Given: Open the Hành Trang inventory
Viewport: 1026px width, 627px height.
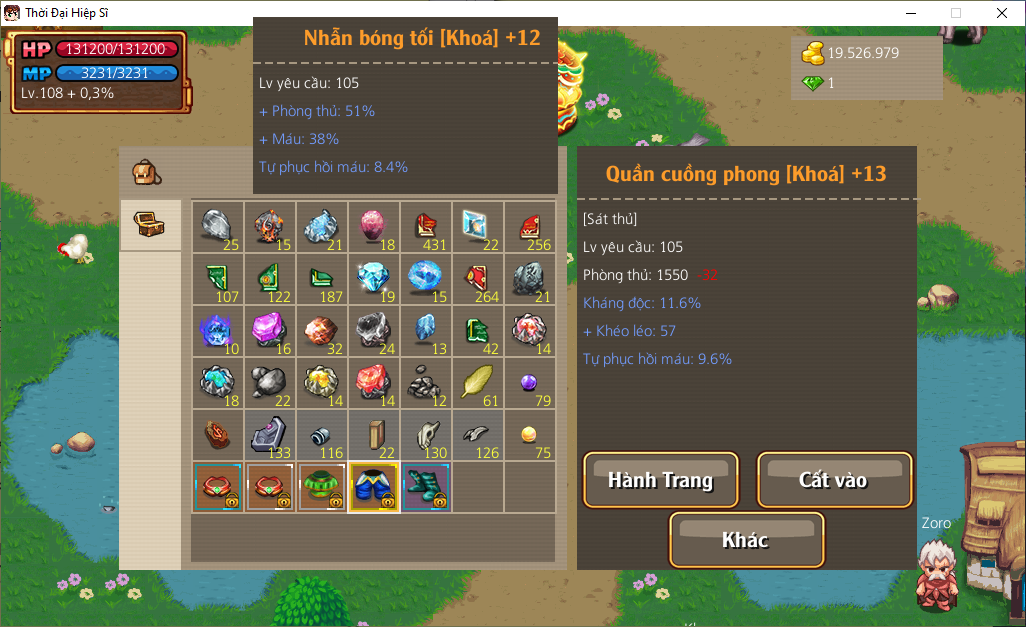Looking at the screenshot, I should coord(660,480).
